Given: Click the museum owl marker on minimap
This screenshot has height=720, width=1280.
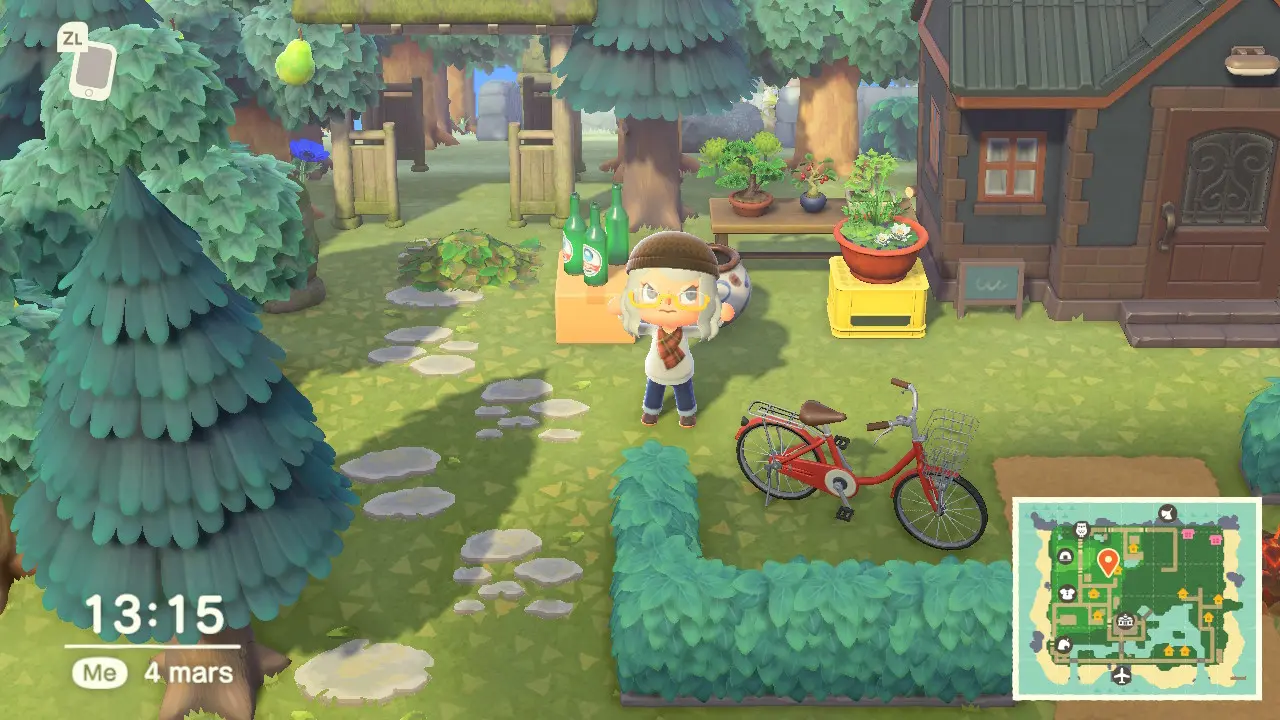Looking at the screenshot, I should click(1080, 529).
